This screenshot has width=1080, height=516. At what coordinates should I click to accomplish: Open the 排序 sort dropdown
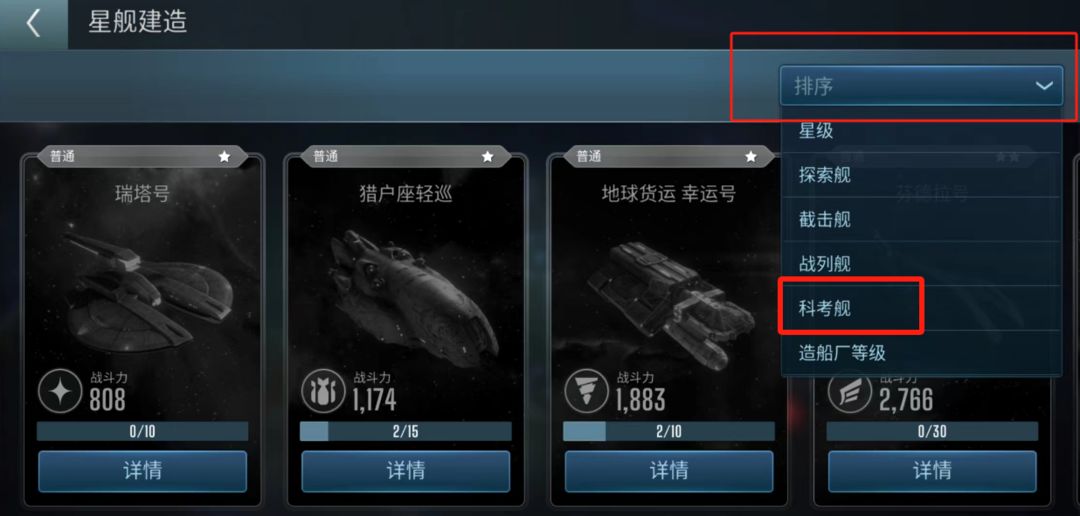920,86
